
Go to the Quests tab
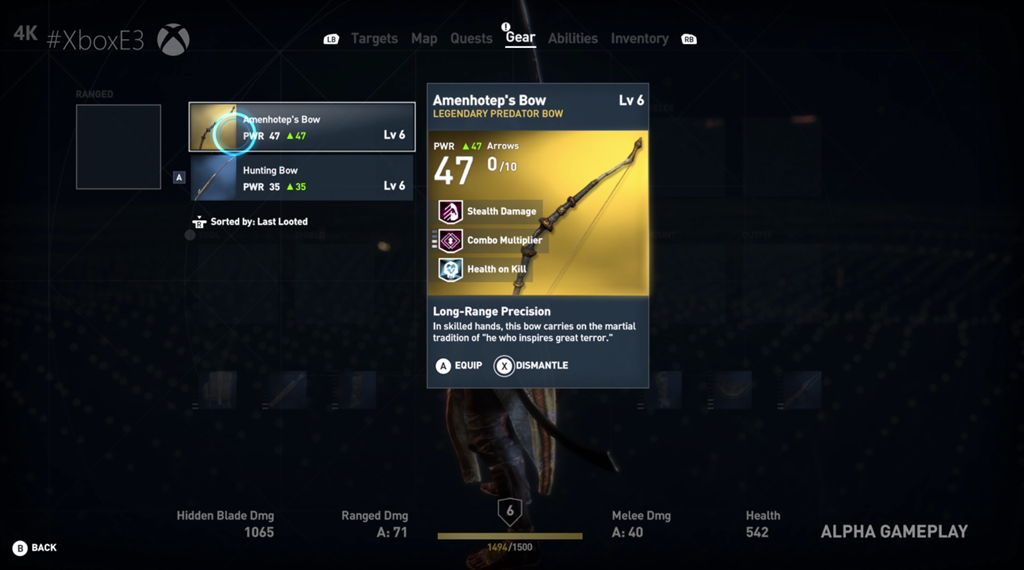(471, 39)
